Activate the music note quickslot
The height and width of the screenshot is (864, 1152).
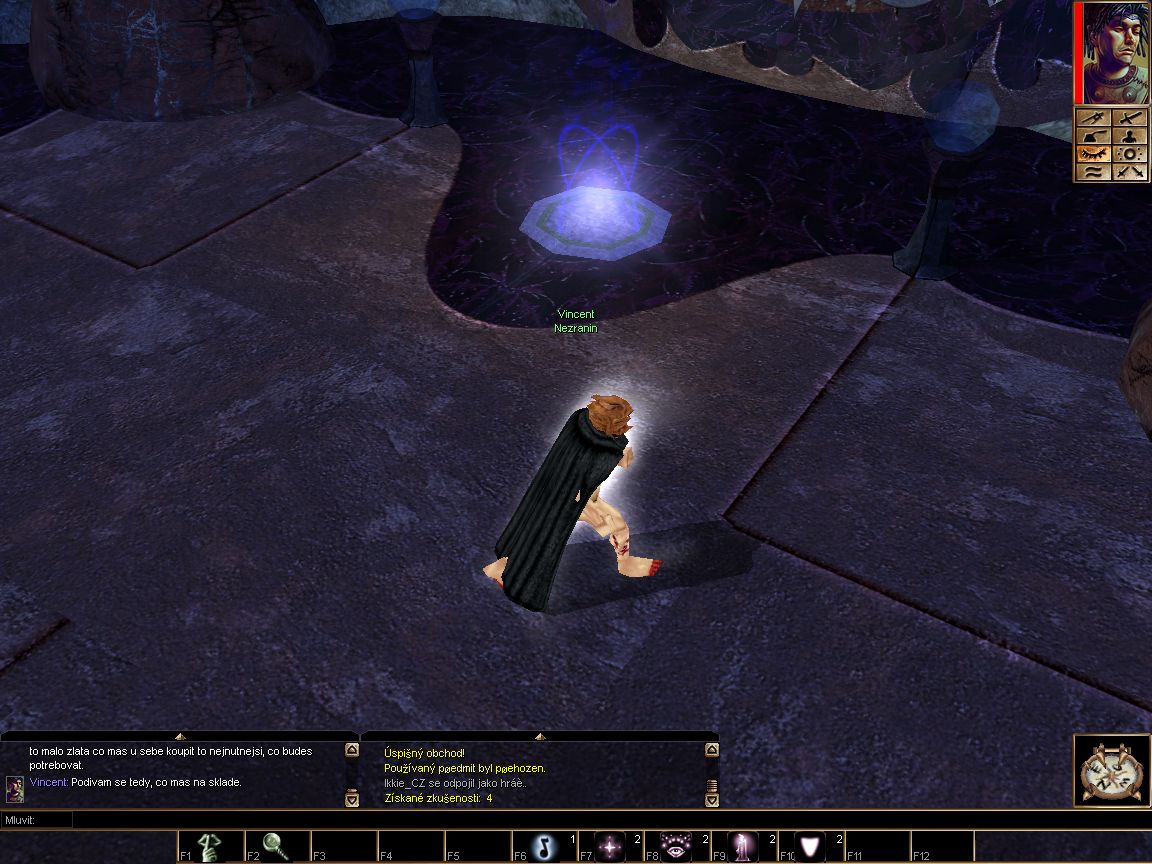(x=544, y=847)
